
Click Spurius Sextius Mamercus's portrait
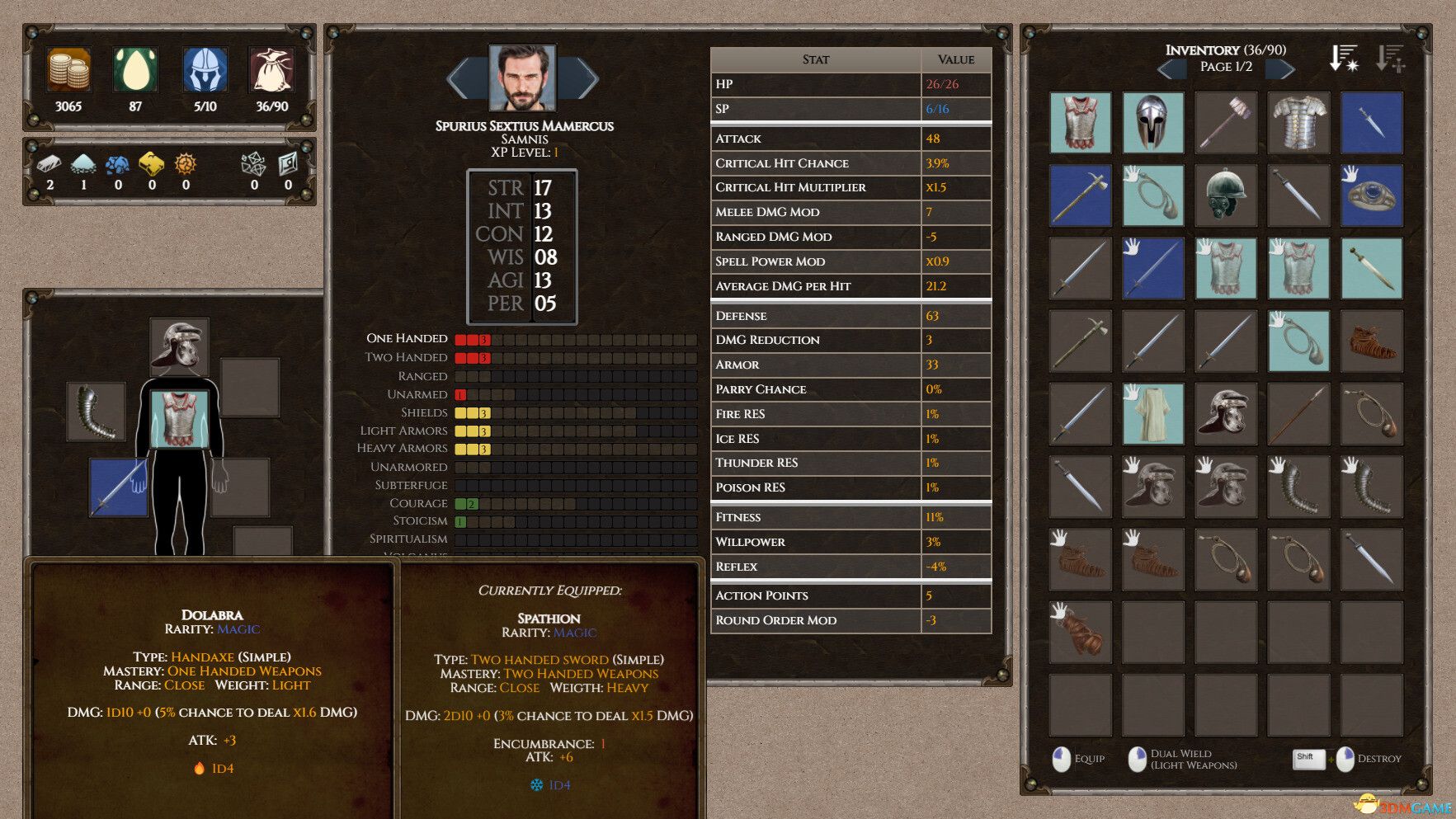click(x=523, y=78)
